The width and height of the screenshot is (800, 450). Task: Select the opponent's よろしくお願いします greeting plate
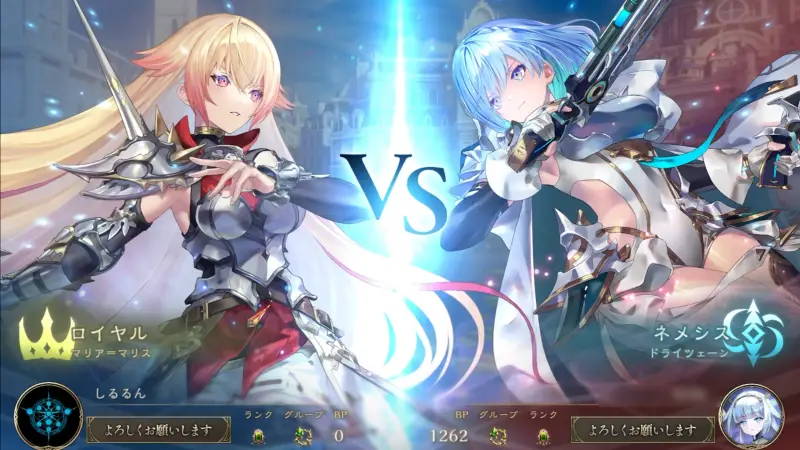pyautogui.click(x=642, y=430)
